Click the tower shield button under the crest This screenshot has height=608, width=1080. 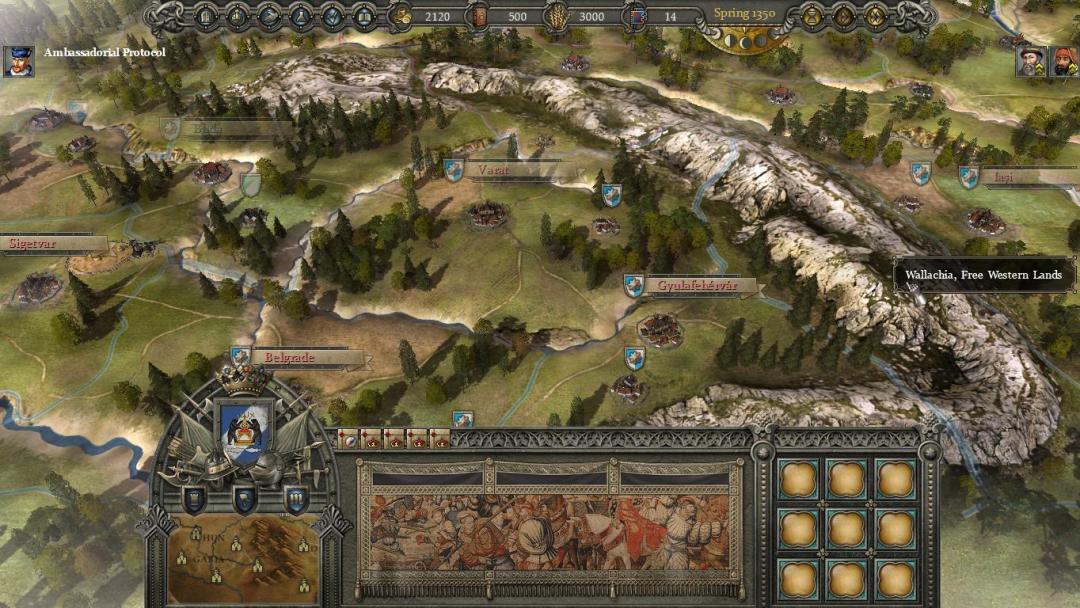(x=195, y=498)
